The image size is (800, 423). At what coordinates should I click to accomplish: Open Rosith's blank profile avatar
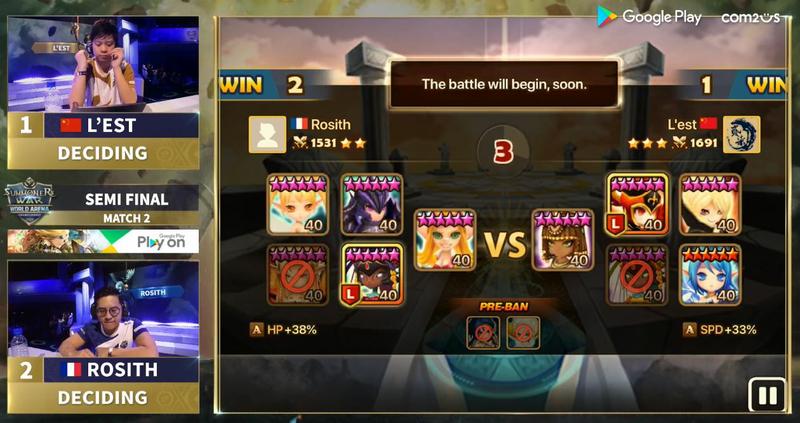tap(267, 134)
